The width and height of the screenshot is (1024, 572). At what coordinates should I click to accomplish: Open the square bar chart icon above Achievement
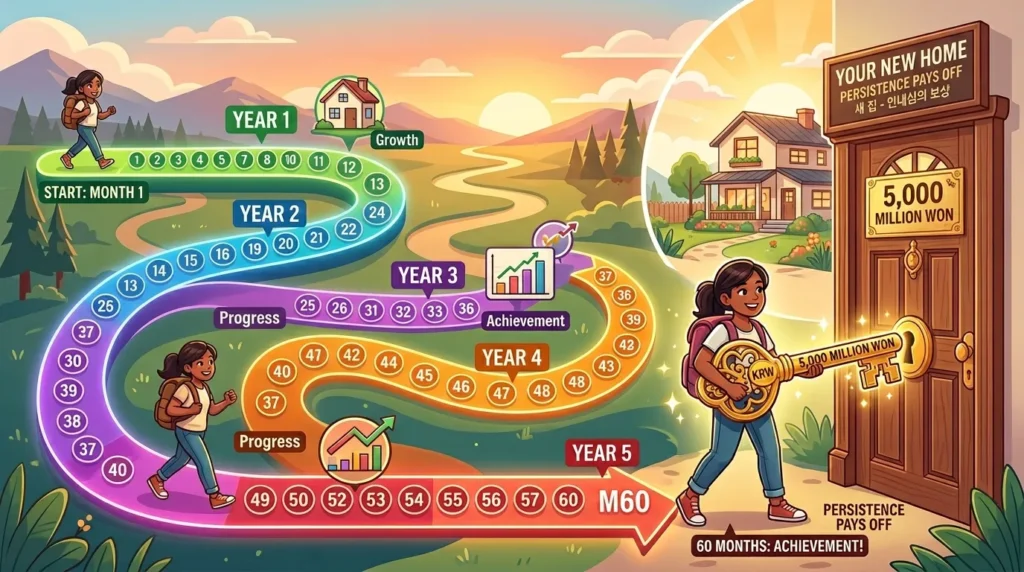[x=518, y=272]
